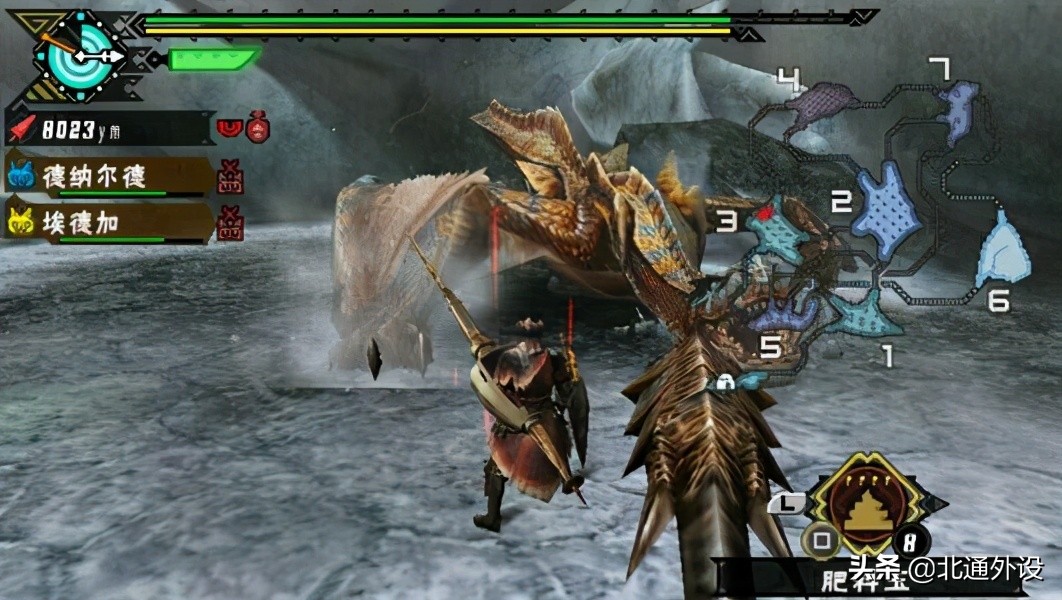The height and width of the screenshot is (600, 1062).
Task: Choose area 5 on the minimap
Action: point(786,316)
